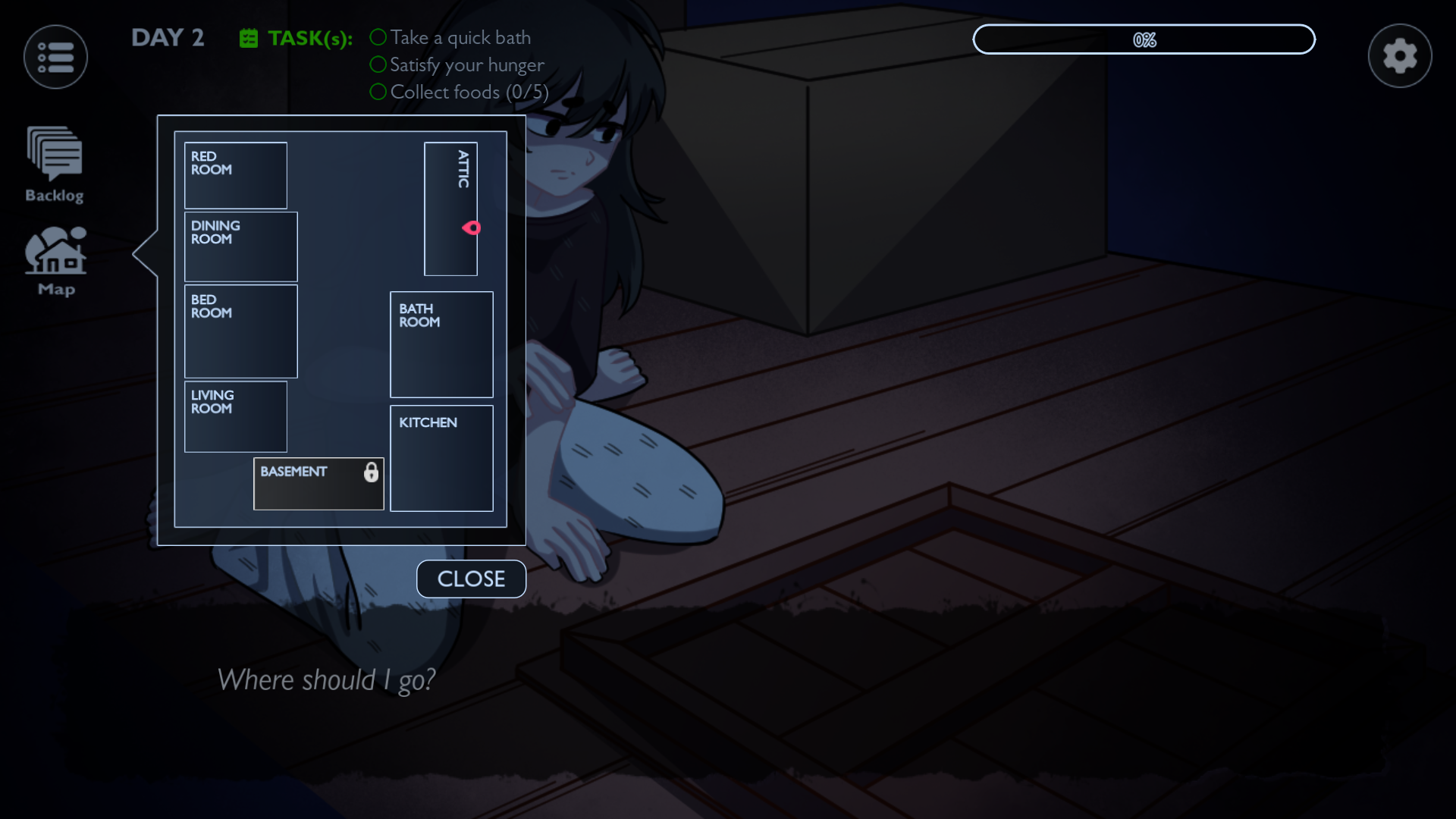This screenshot has height=819, width=1456.
Task: Enter the Bed Room
Action: 240,331
